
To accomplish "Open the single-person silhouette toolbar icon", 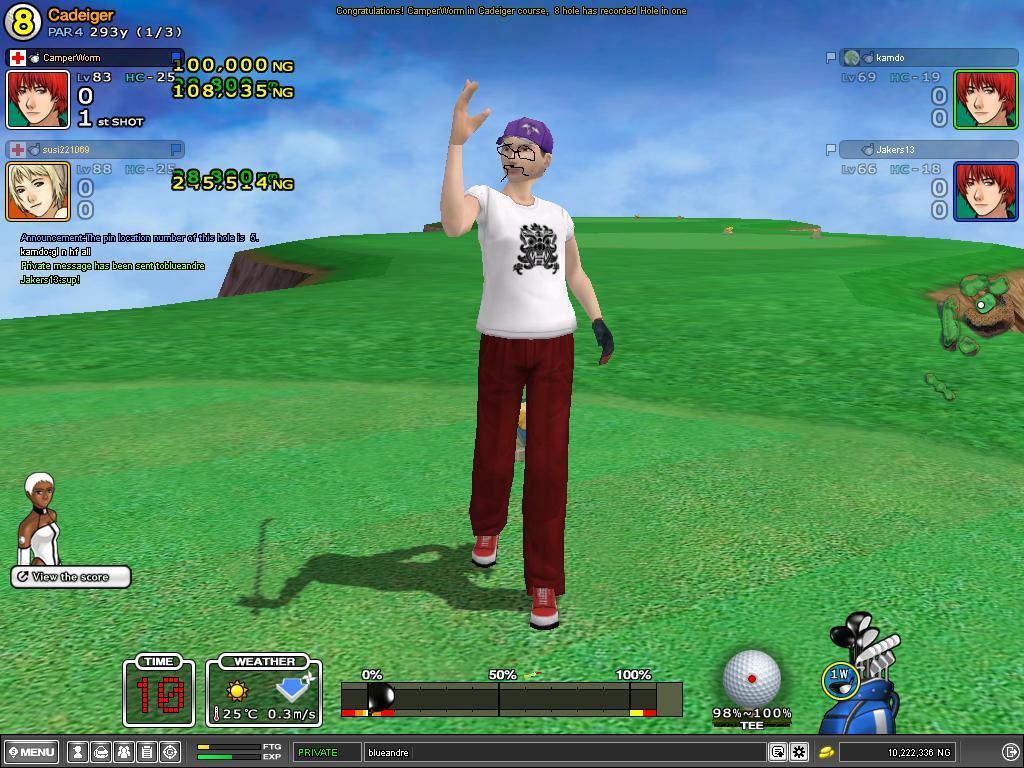I will 78,752.
